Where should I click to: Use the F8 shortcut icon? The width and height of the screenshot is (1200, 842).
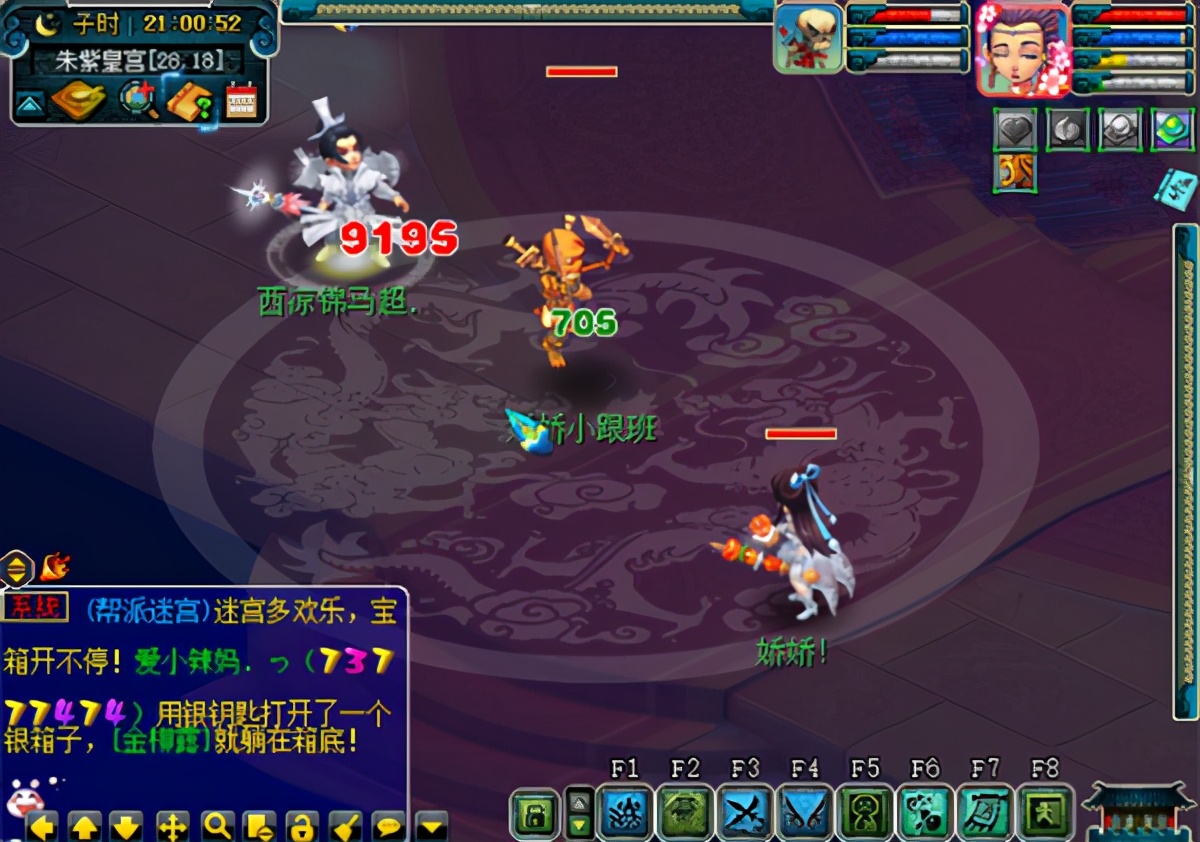click(1045, 811)
